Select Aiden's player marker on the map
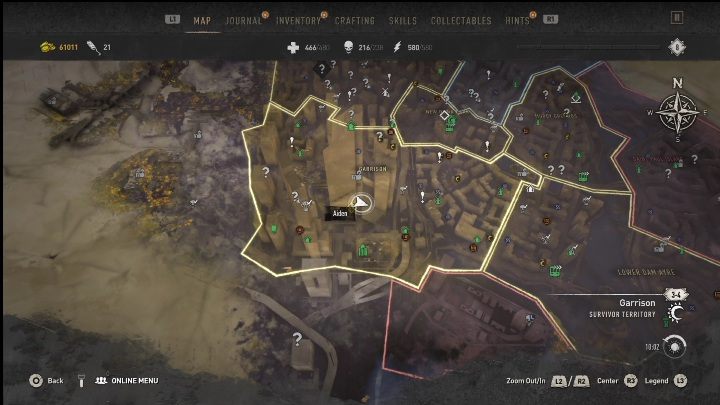The height and width of the screenshot is (405, 720). pyautogui.click(x=363, y=203)
